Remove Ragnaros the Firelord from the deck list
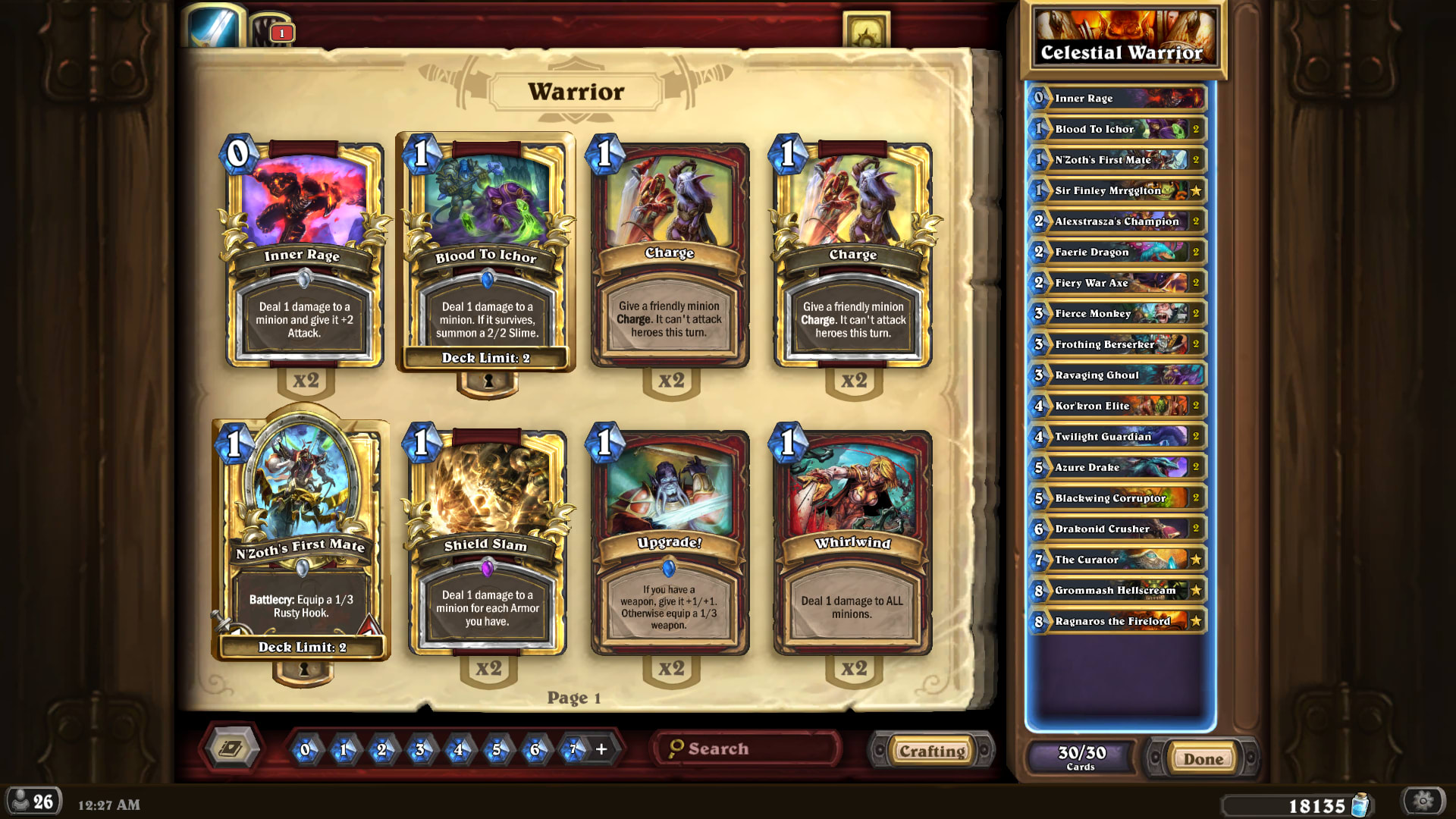The image size is (1456, 819). point(1115,621)
